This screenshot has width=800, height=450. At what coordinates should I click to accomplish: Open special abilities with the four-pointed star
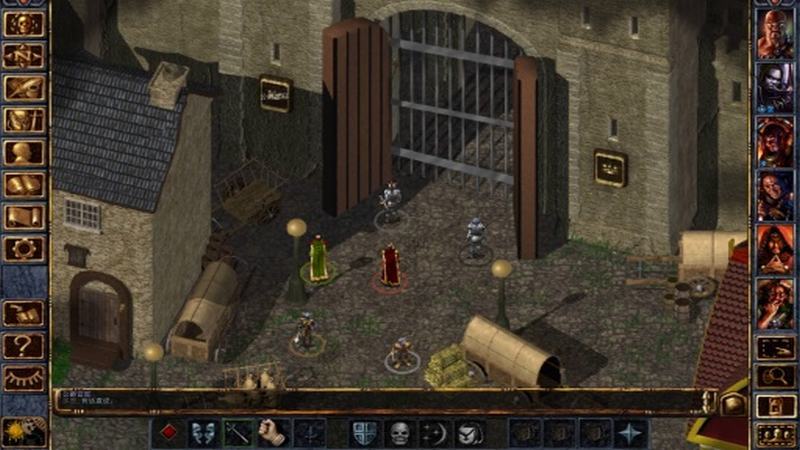coord(630,433)
